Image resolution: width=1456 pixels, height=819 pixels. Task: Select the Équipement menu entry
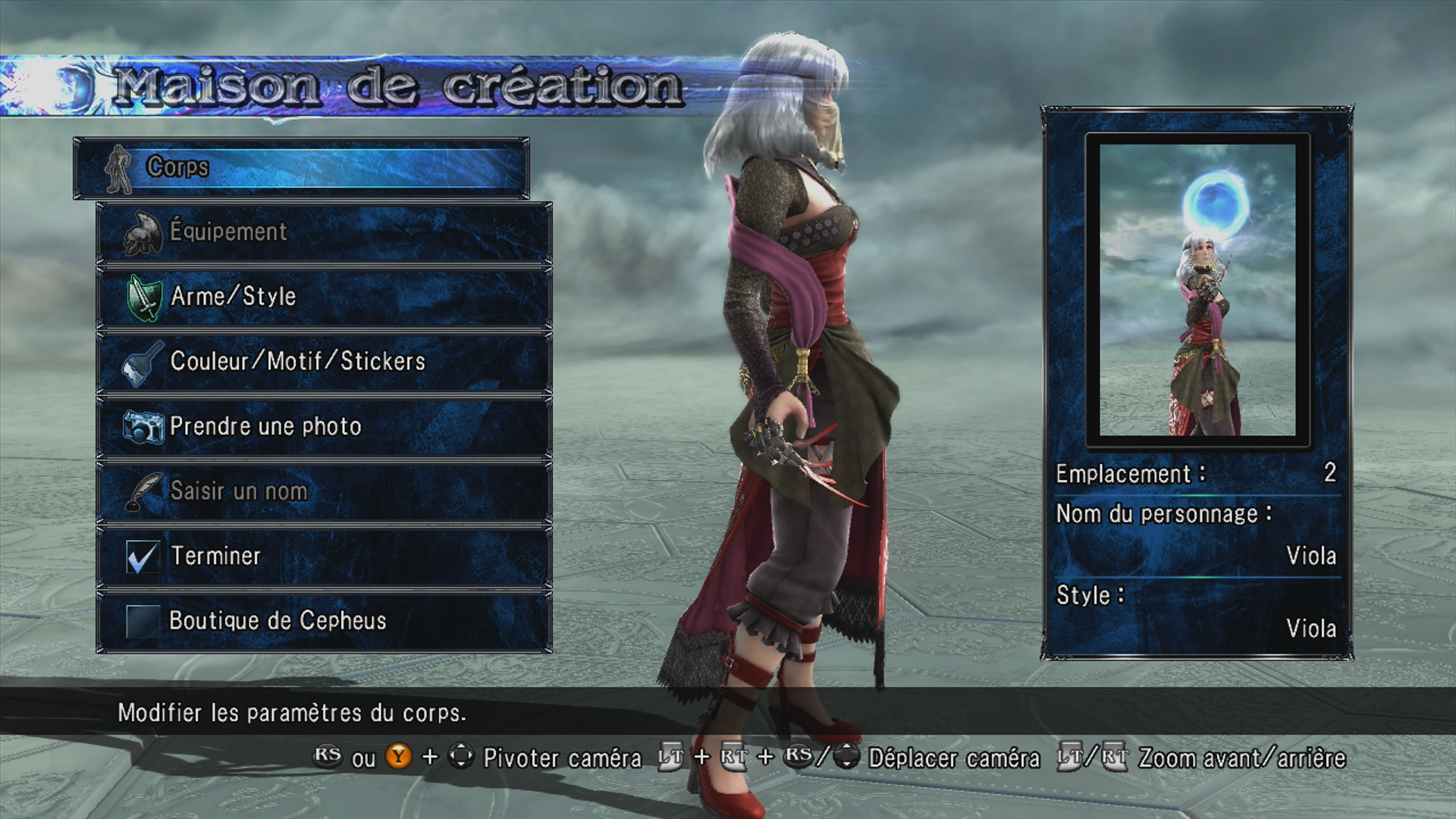click(324, 232)
